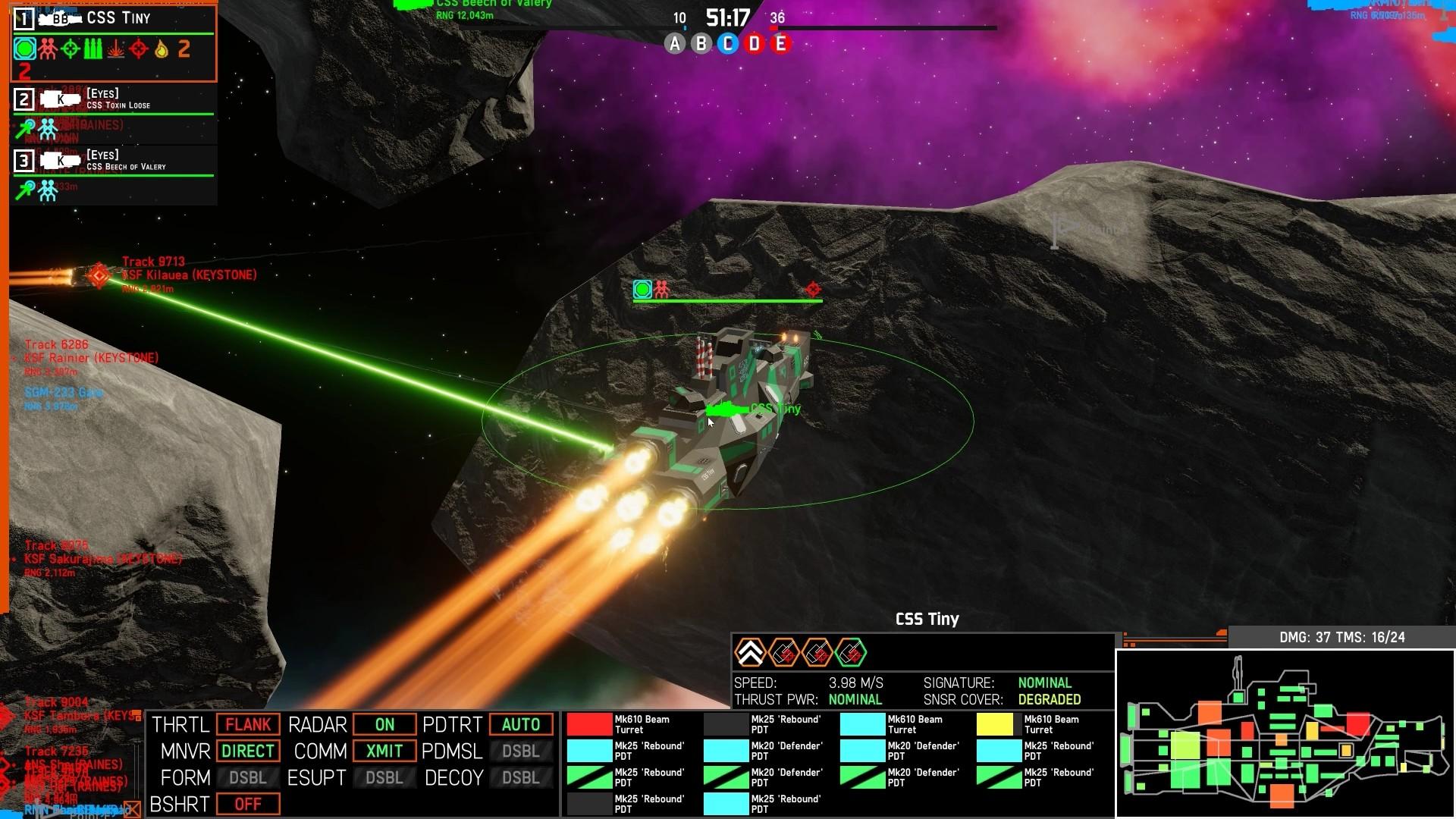Click the DECOY DSBL button
1456x819 pixels.
521,777
